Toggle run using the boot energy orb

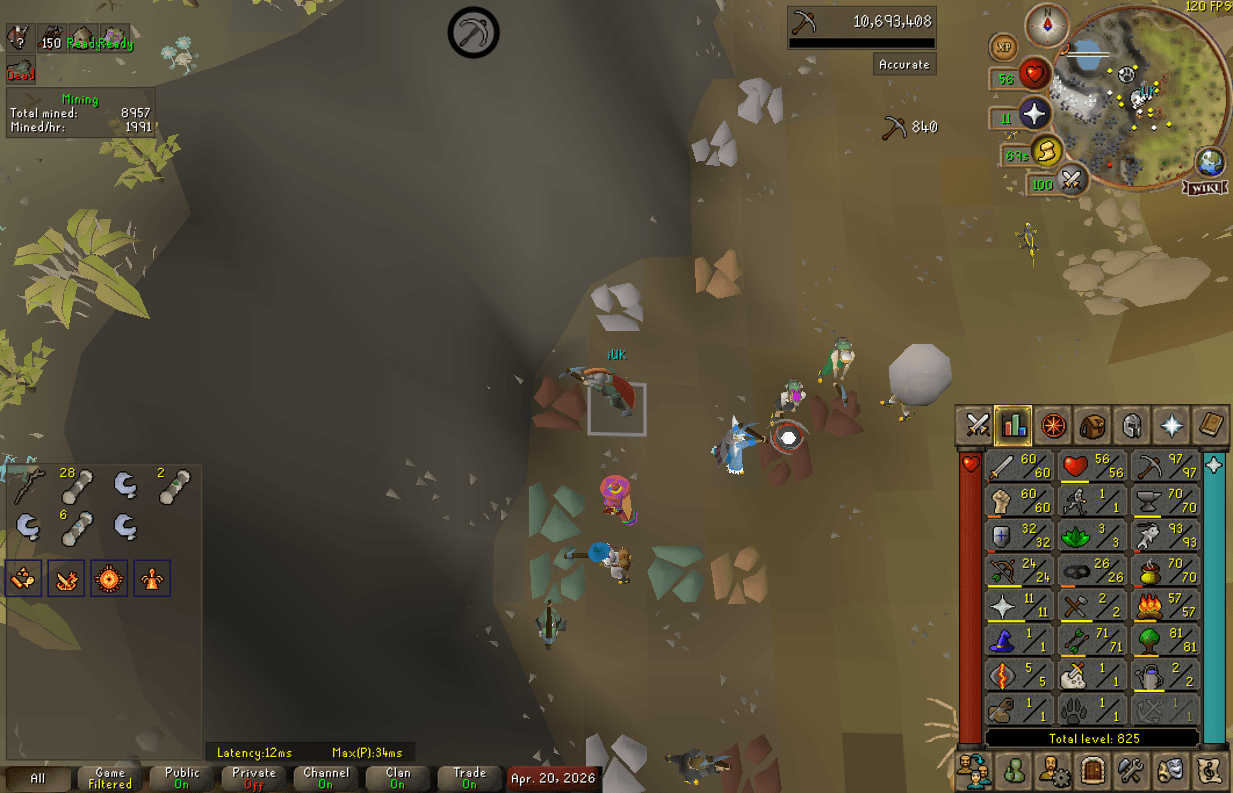tap(1046, 152)
